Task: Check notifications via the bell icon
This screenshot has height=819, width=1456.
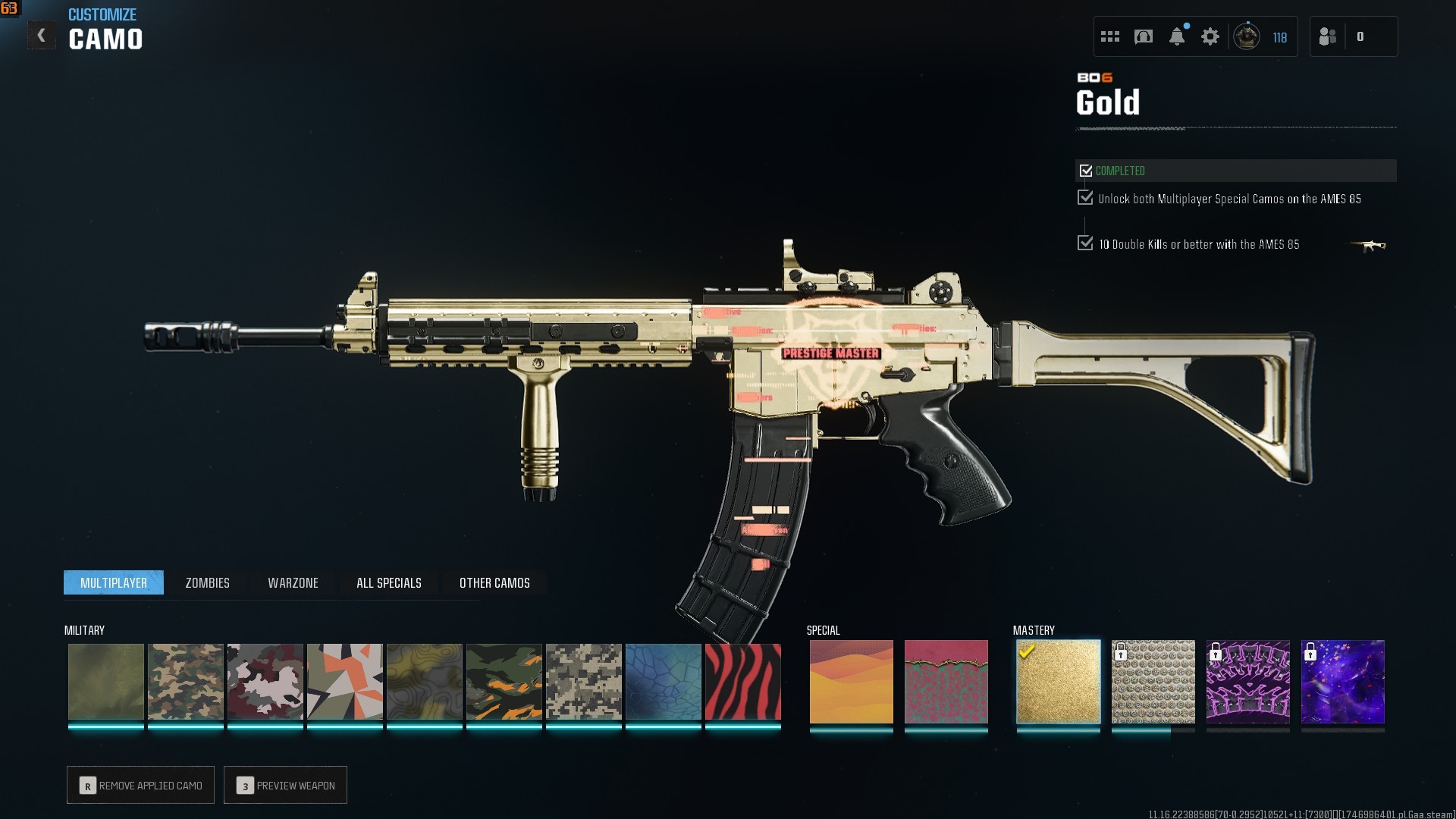Action: [x=1176, y=36]
